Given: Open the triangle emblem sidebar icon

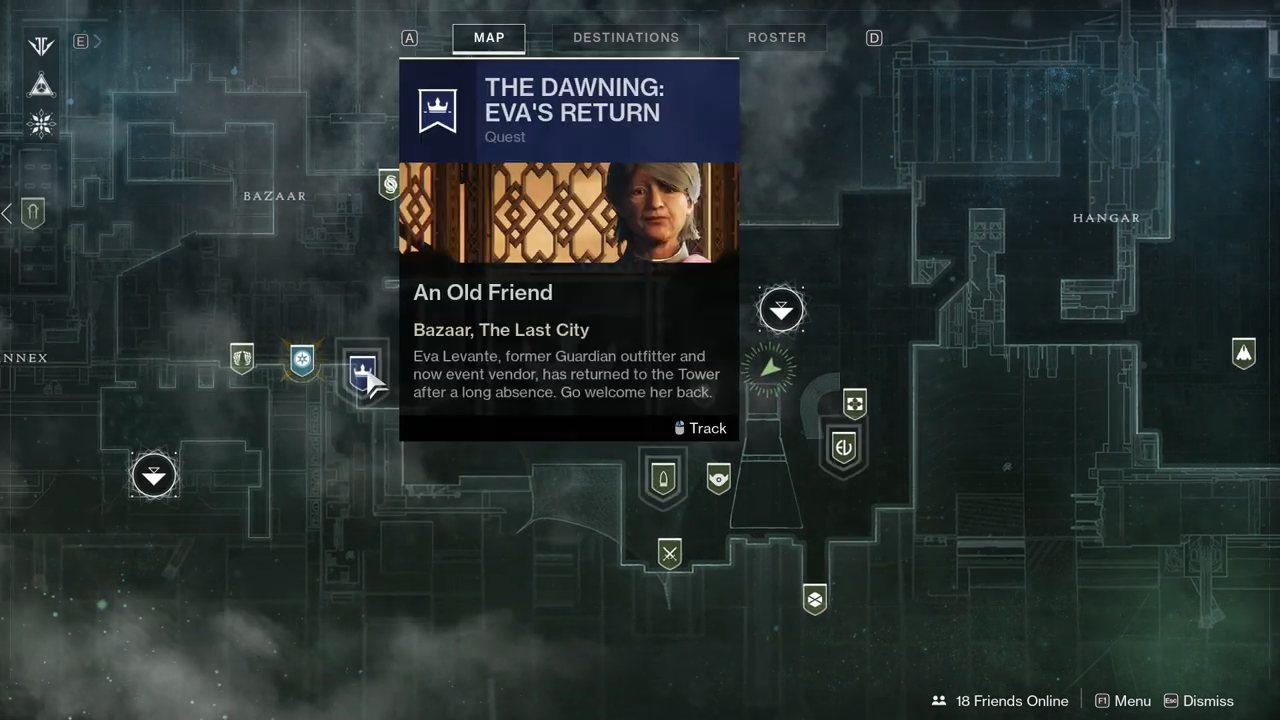Looking at the screenshot, I should (x=41, y=85).
